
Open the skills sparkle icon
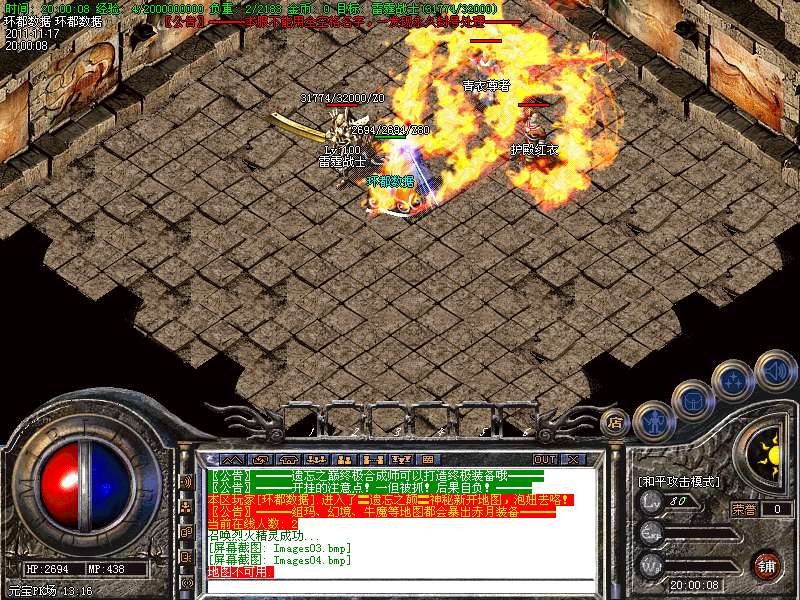[734, 380]
